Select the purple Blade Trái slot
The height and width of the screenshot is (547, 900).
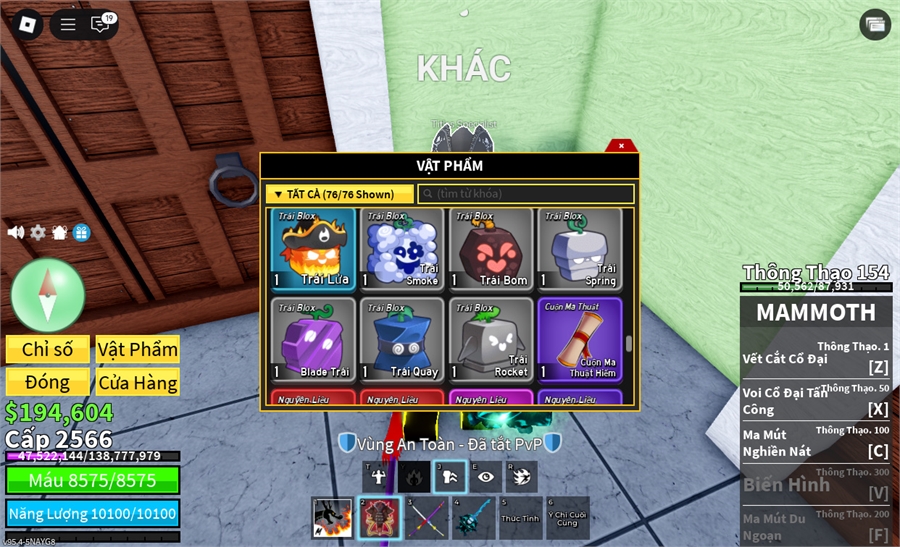(x=312, y=339)
